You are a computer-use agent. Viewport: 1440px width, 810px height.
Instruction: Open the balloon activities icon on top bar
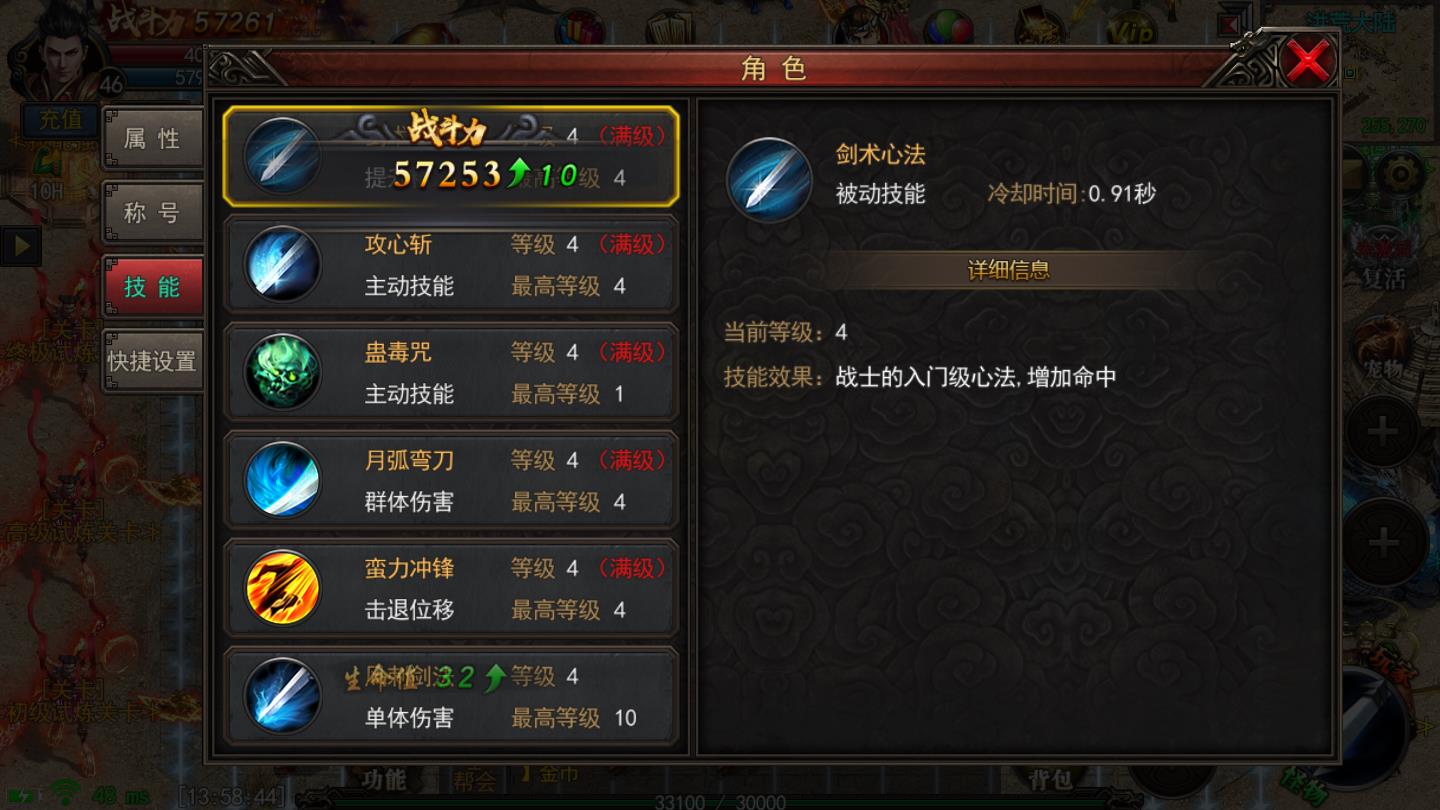click(x=948, y=25)
